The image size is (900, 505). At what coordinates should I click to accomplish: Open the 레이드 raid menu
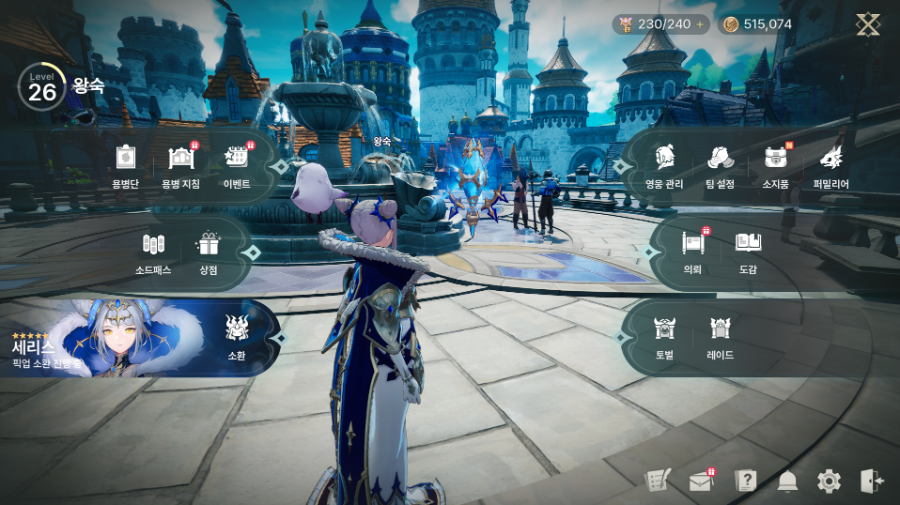720,335
